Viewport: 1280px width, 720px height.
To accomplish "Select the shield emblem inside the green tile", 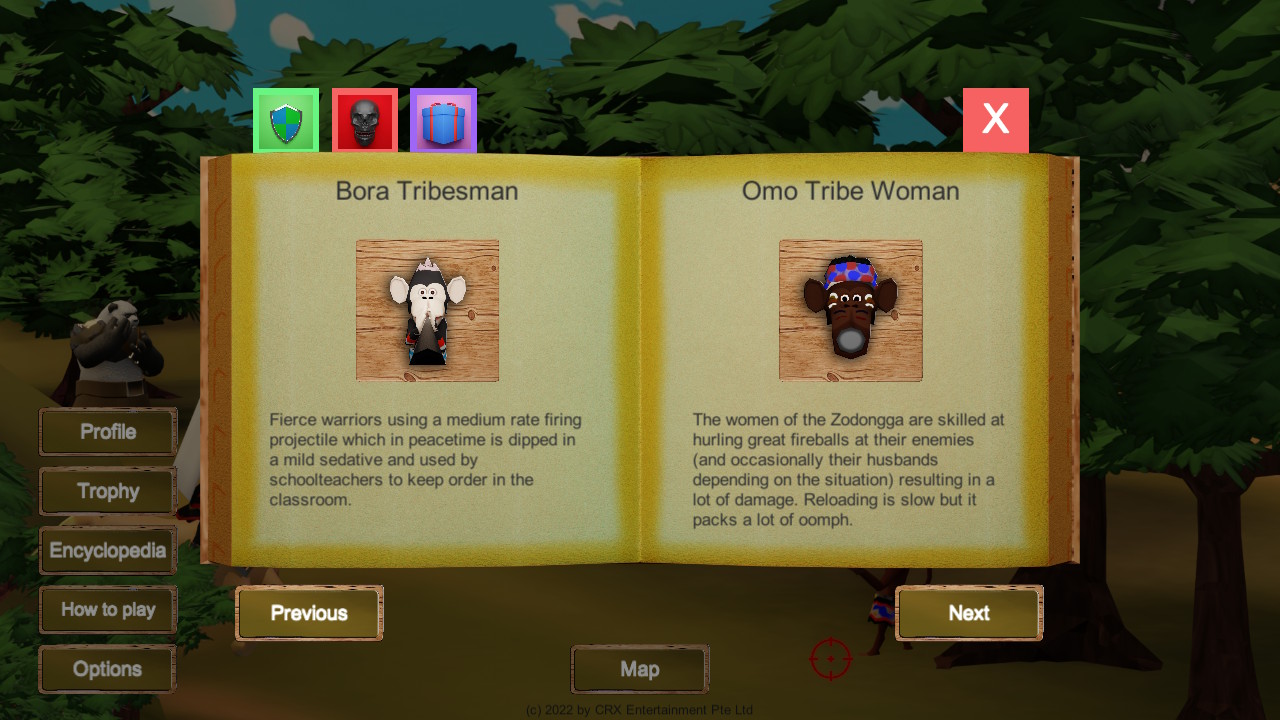I will 285,120.
